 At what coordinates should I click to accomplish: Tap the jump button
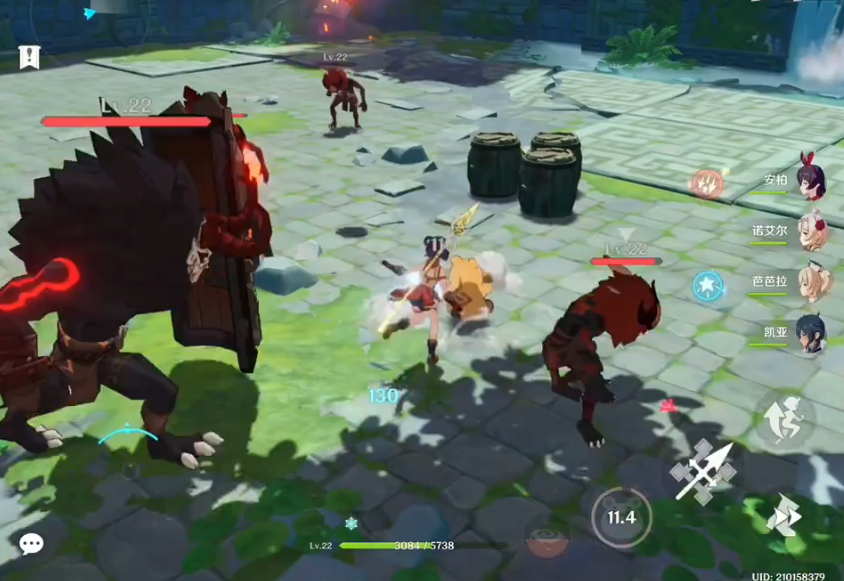(x=784, y=420)
